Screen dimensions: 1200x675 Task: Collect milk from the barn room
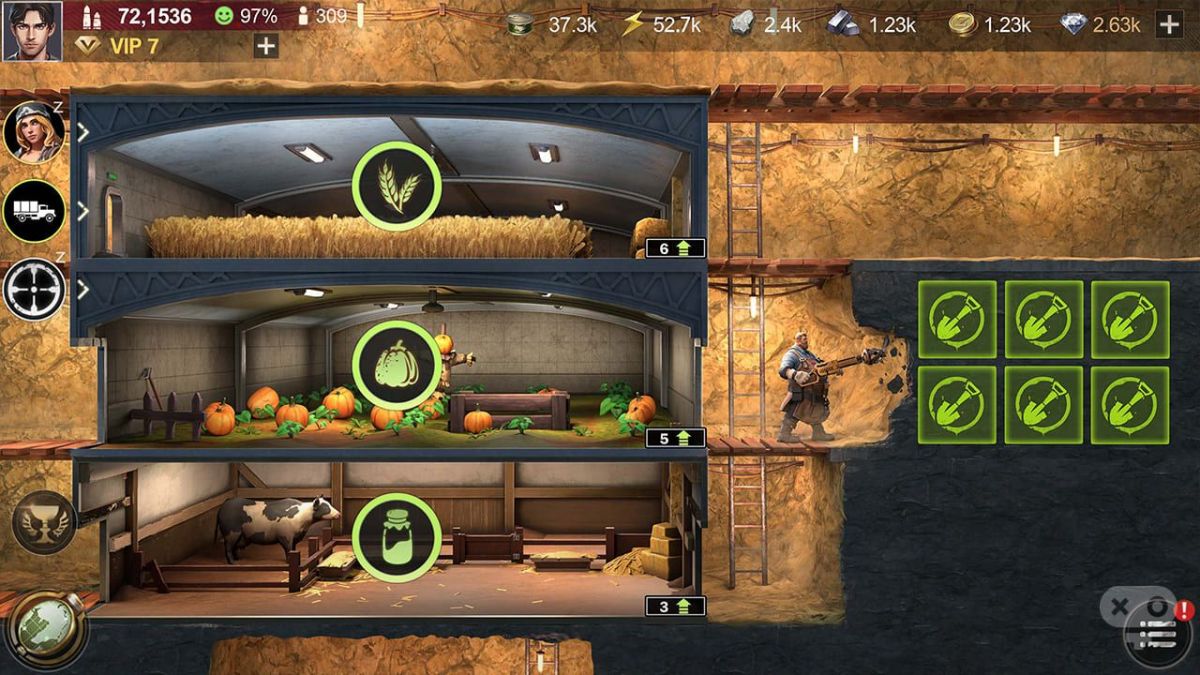396,537
